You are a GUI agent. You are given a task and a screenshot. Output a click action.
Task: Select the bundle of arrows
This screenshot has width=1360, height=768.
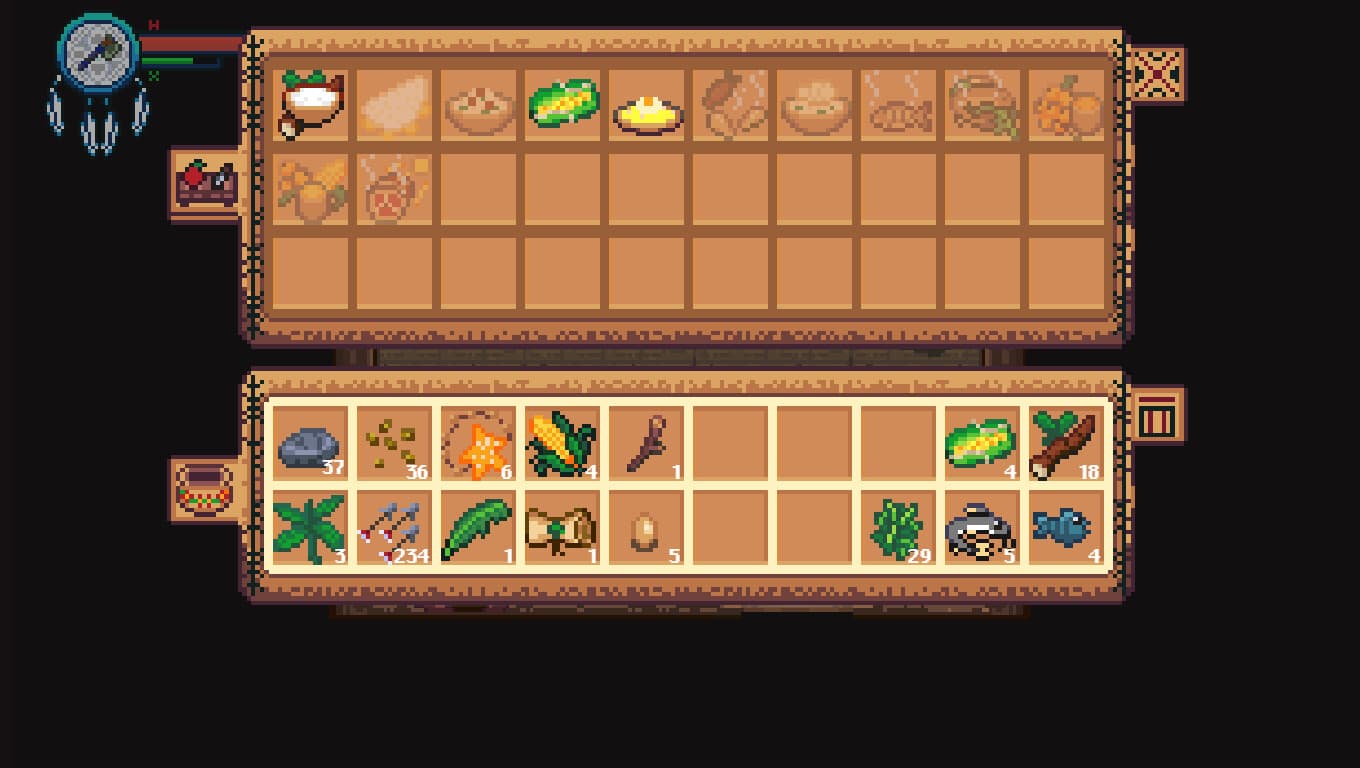(395, 527)
